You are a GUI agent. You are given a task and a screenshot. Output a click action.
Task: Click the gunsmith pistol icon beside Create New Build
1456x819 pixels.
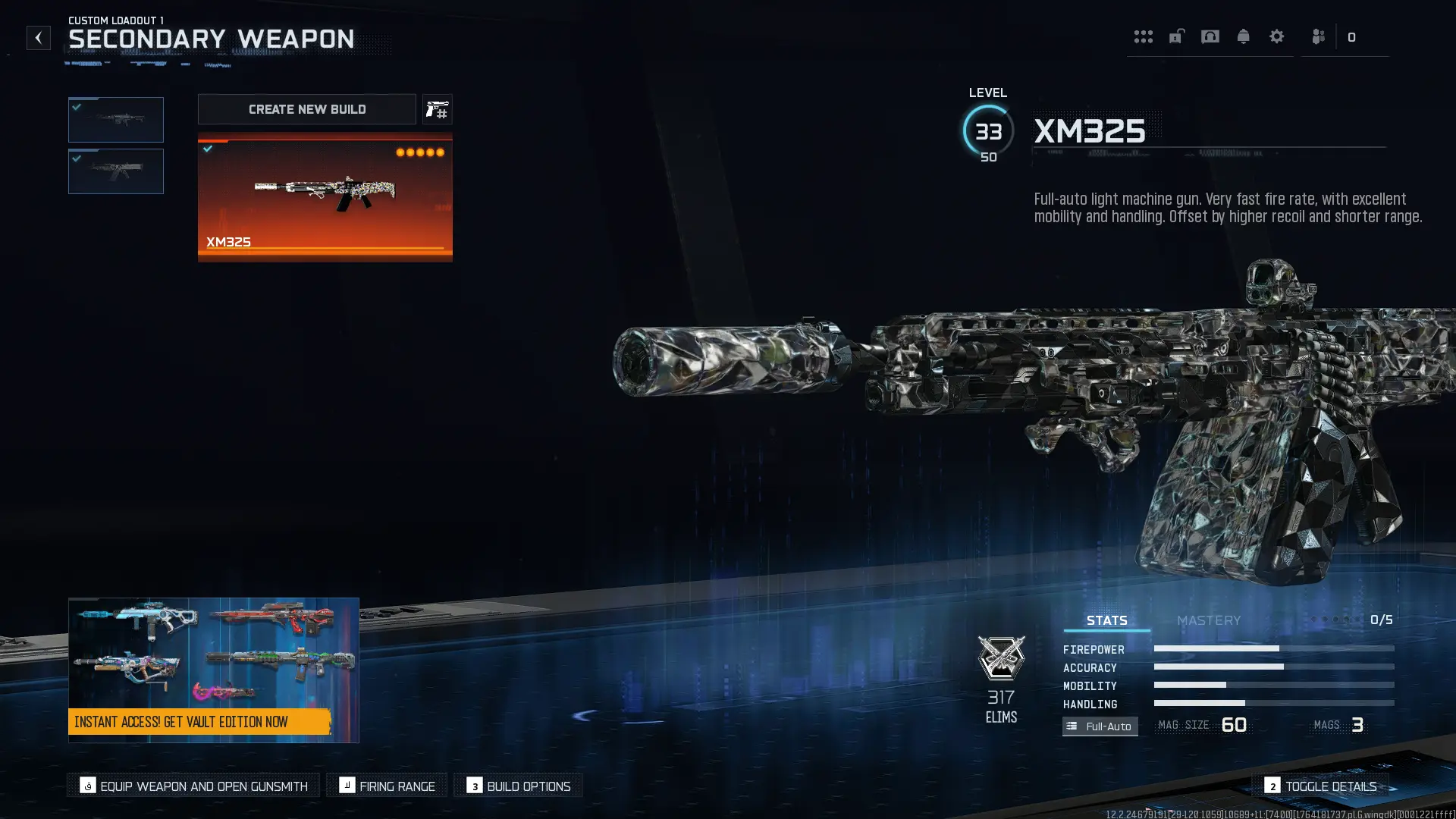pyautogui.click(x=438, y=109)
